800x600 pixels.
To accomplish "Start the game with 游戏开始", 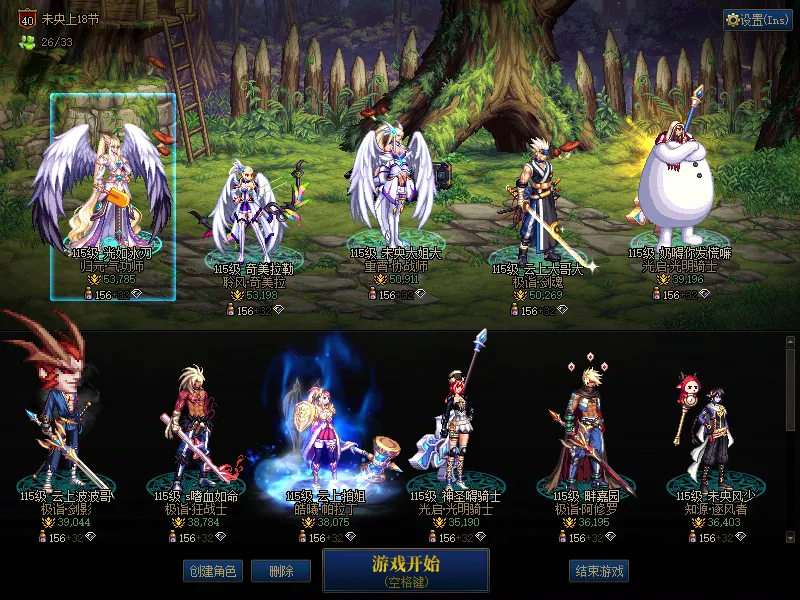I will pyautogui.click(x=405, y=569).
